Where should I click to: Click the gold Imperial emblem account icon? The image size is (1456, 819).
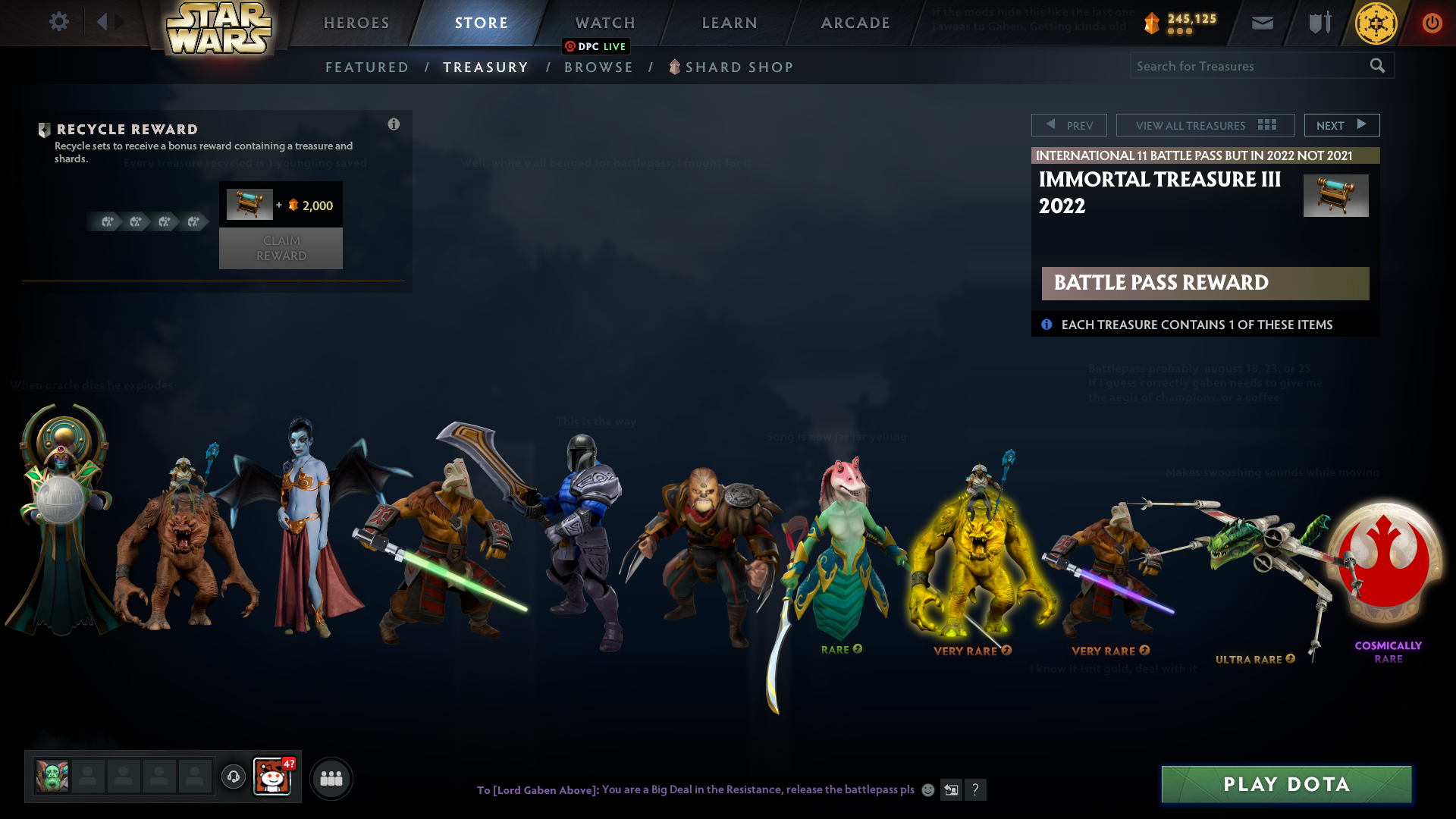pyautogui.click(x=1376, y=24)
